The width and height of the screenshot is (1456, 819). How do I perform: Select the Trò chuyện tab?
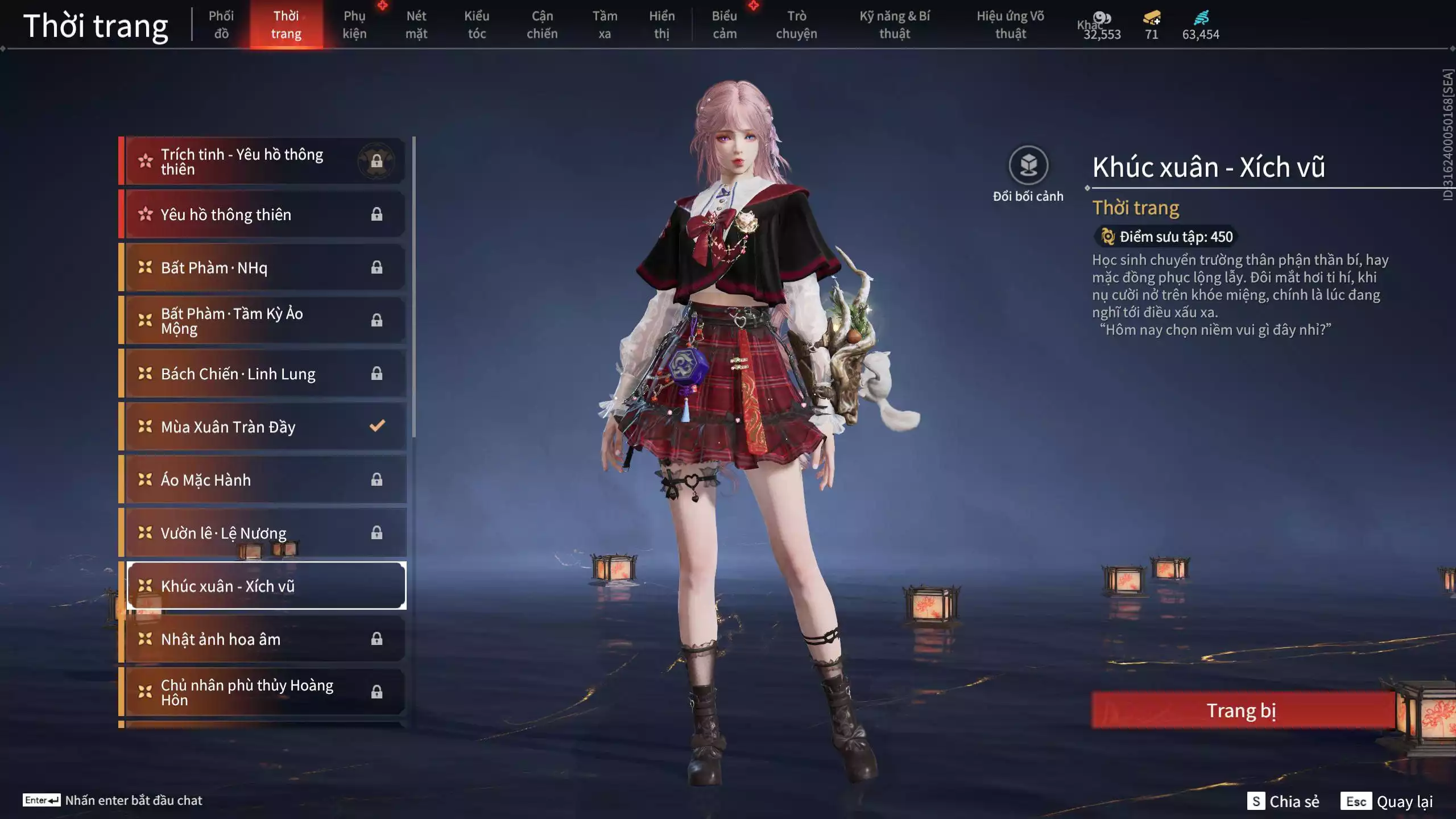(796, 24)
